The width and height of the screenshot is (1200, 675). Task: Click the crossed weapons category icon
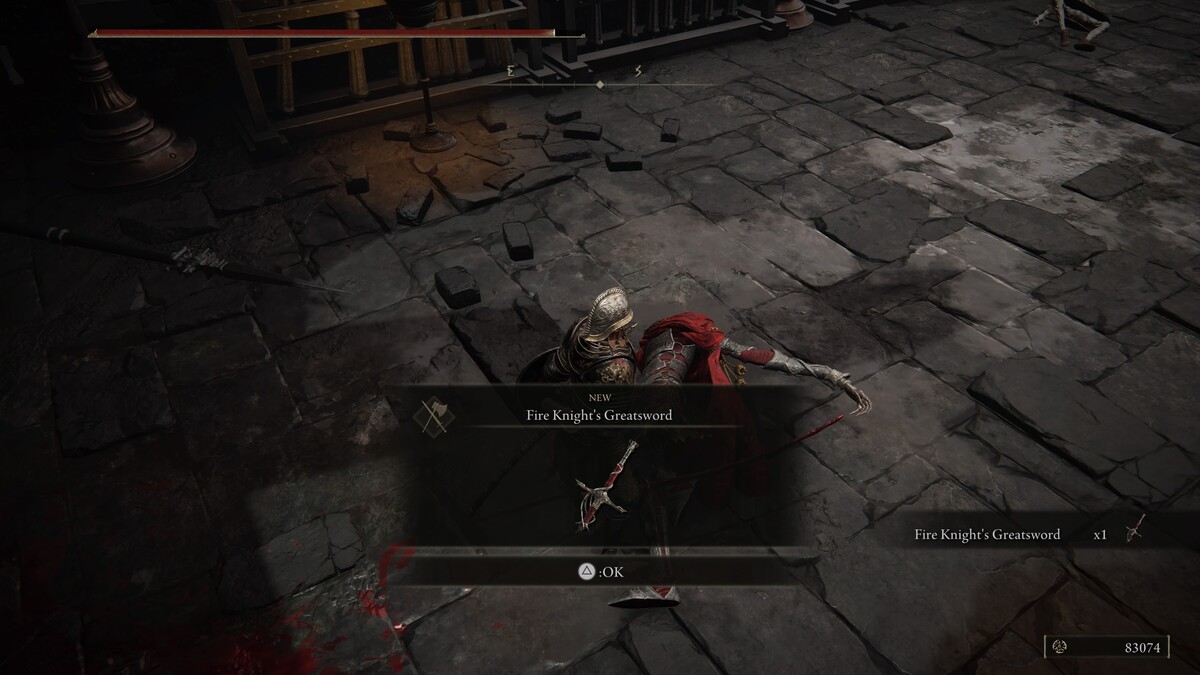click(x=433, y=414)
